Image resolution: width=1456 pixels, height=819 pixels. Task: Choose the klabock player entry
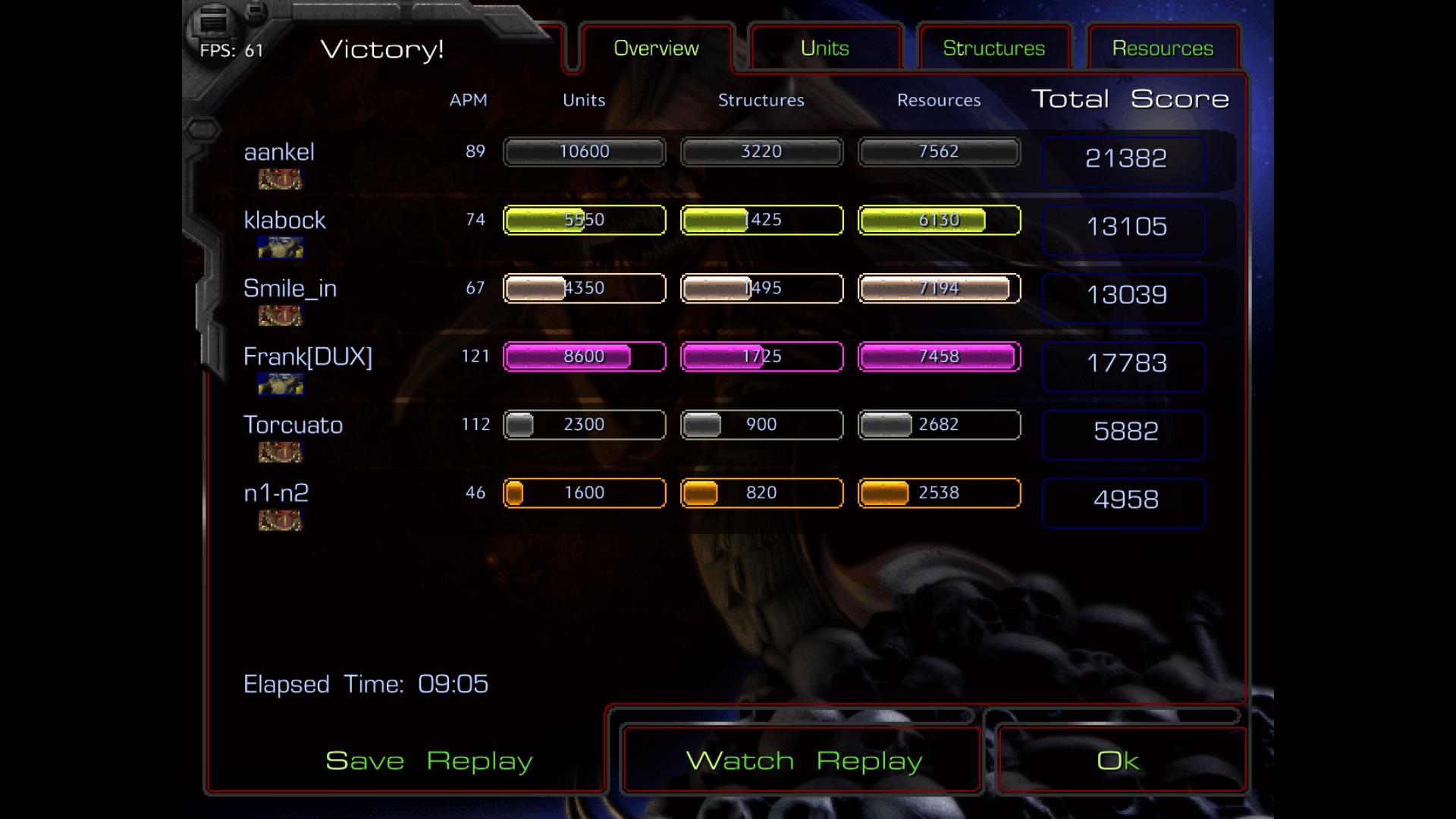tap(284, 221)
